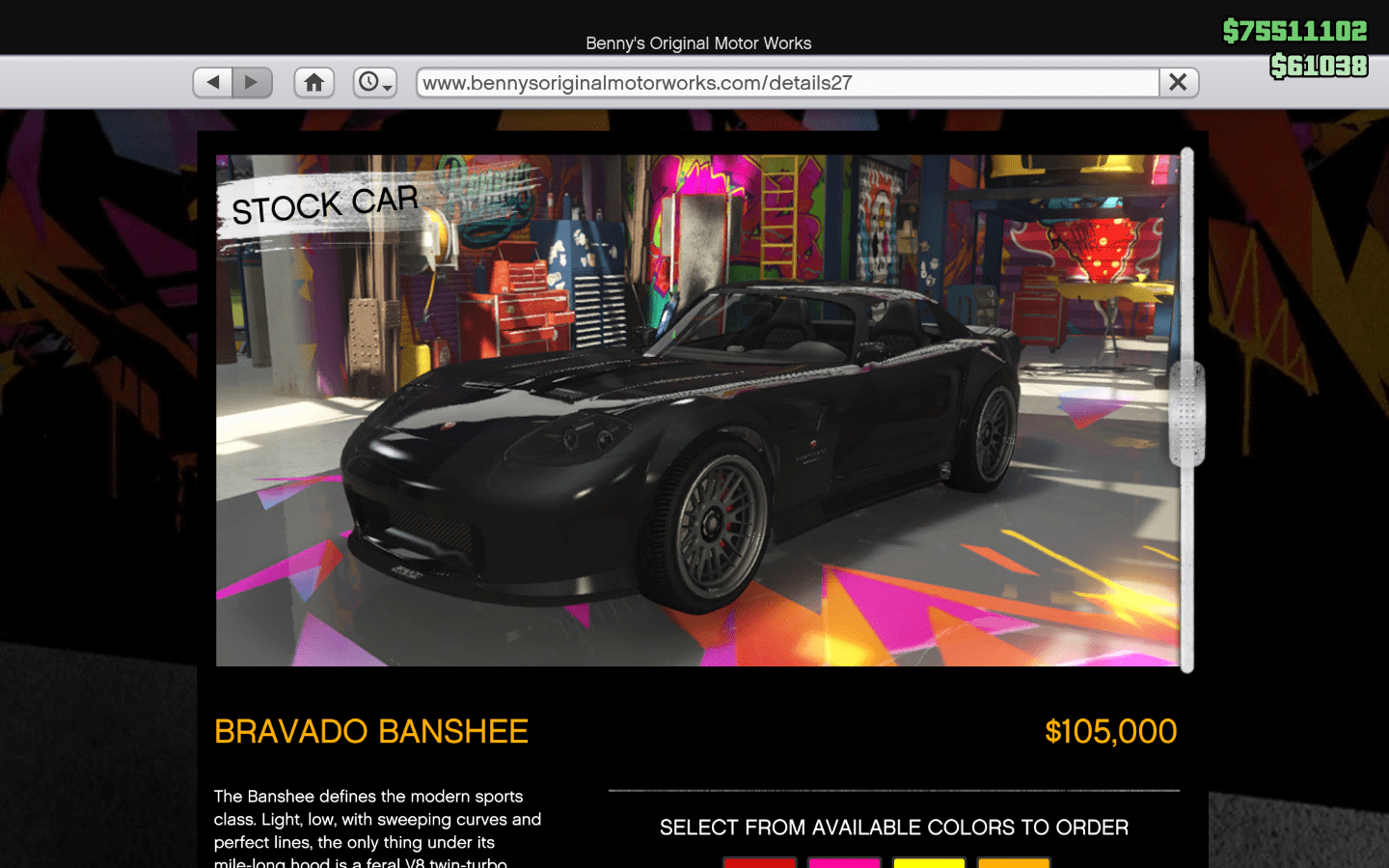Click the green cash balance display
The width and height of the screenshot is (1389, 868).
tap(1294, 30)
